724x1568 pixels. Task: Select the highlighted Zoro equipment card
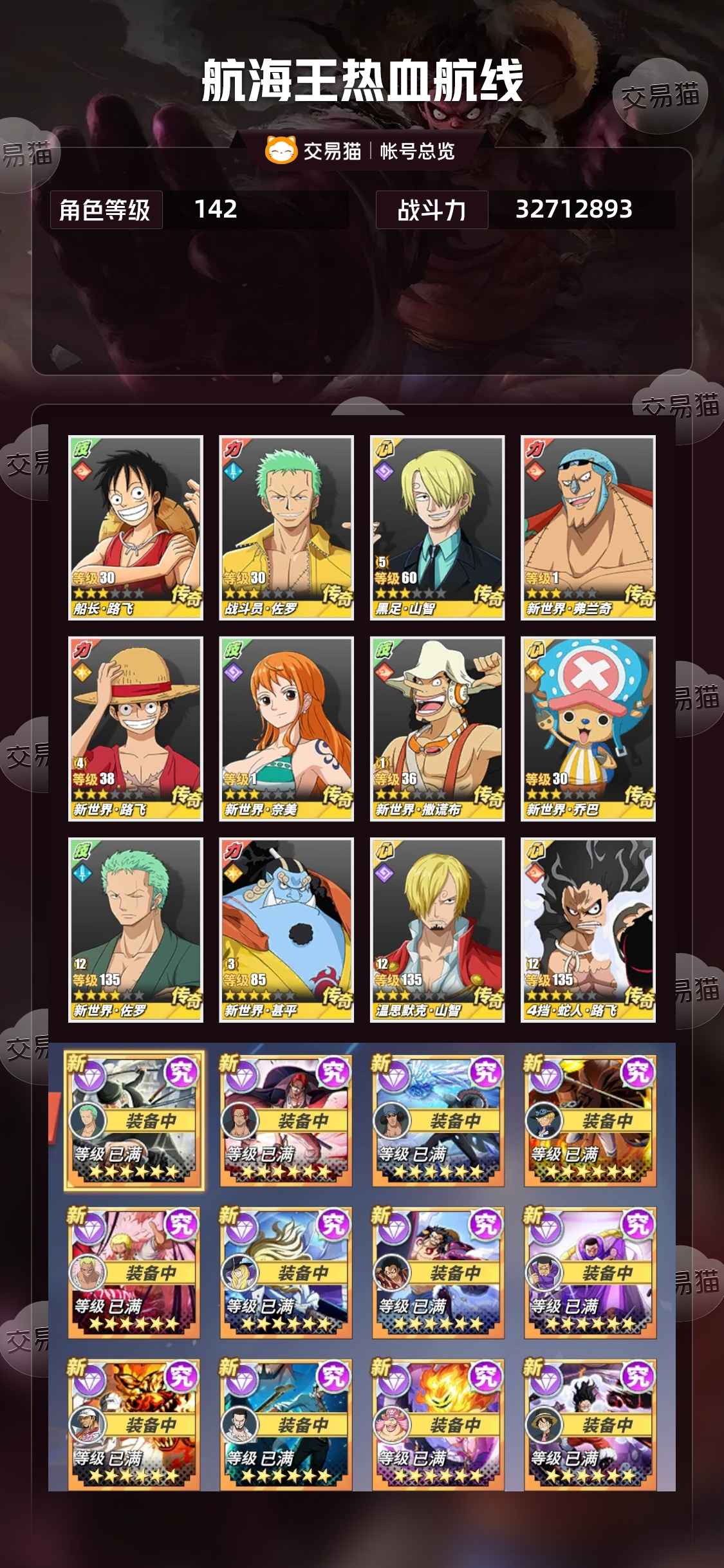134,1120
